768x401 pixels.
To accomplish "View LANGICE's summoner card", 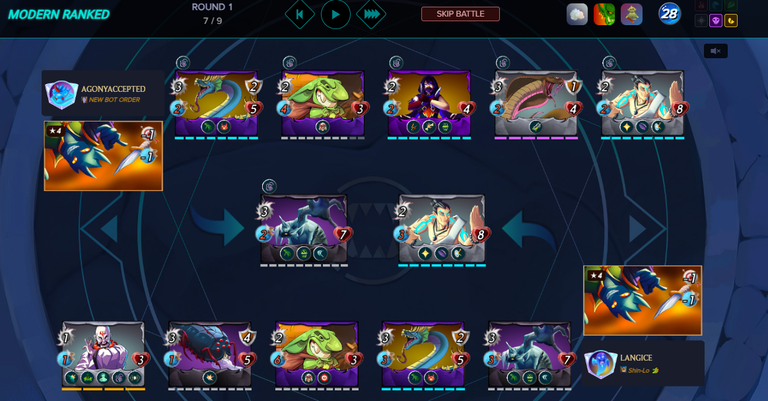I will click(x=642, y=300).
